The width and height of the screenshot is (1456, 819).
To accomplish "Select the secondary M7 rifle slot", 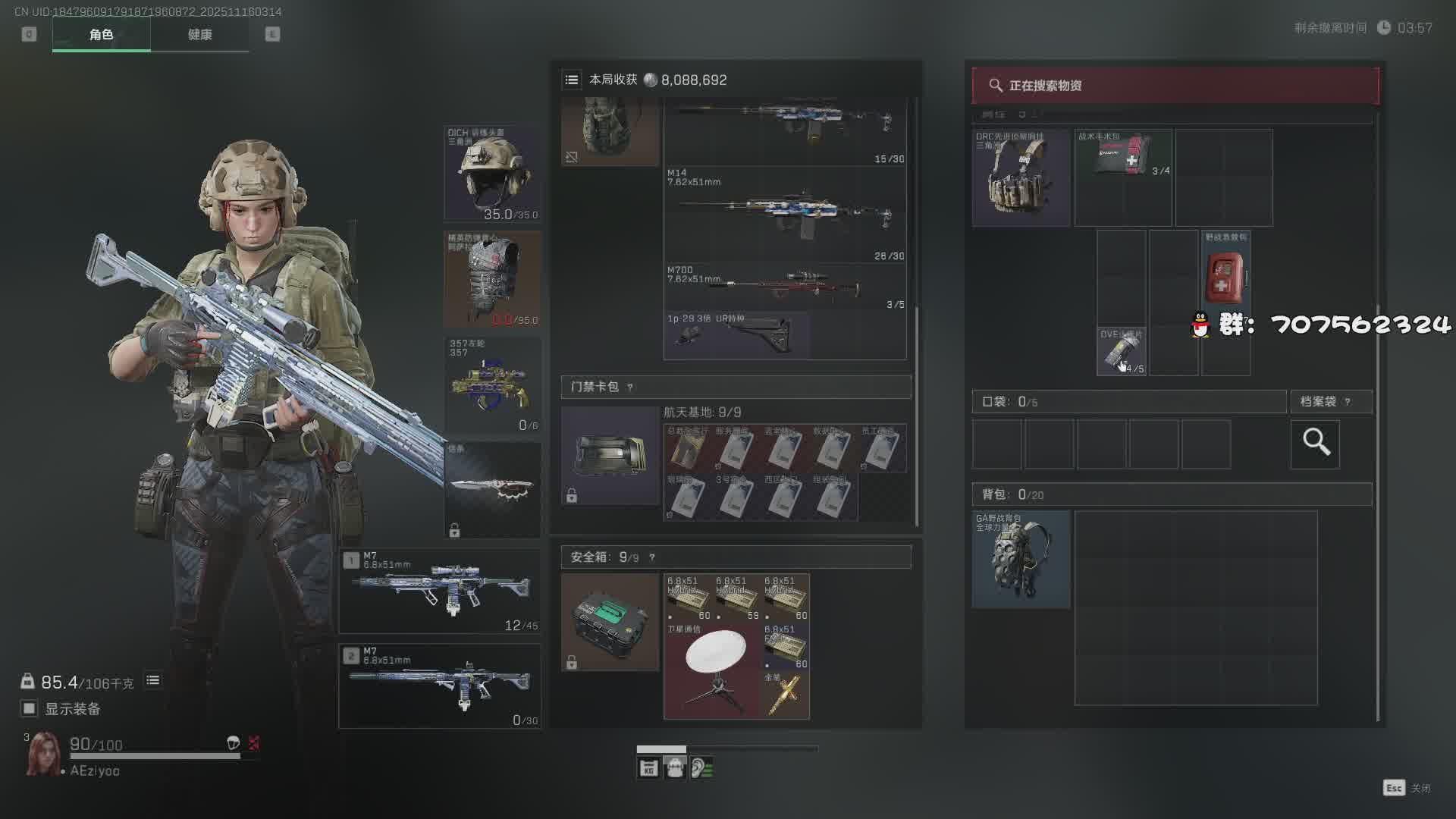I will (439, 686).
